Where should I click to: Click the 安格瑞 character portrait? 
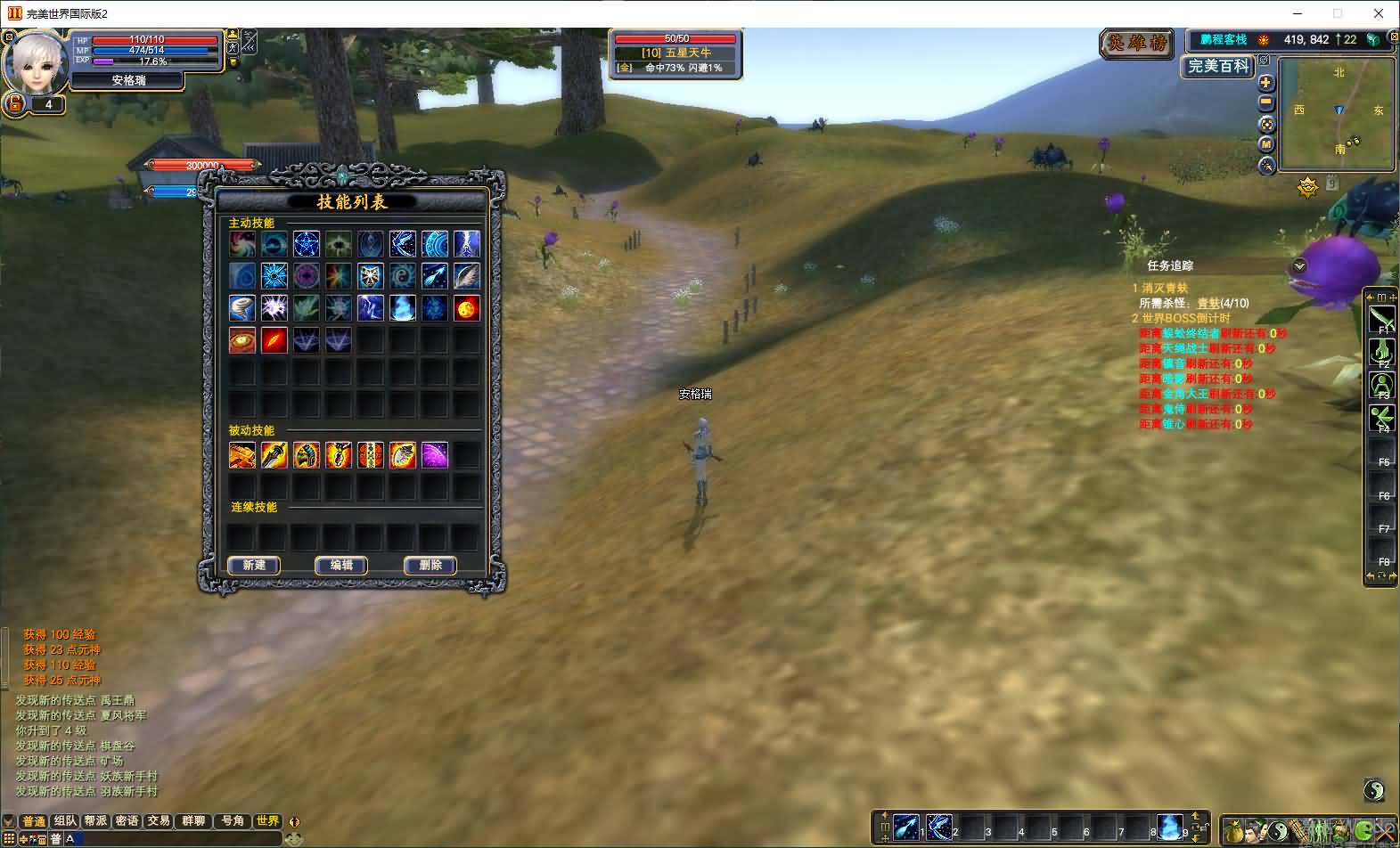point(37,62)
